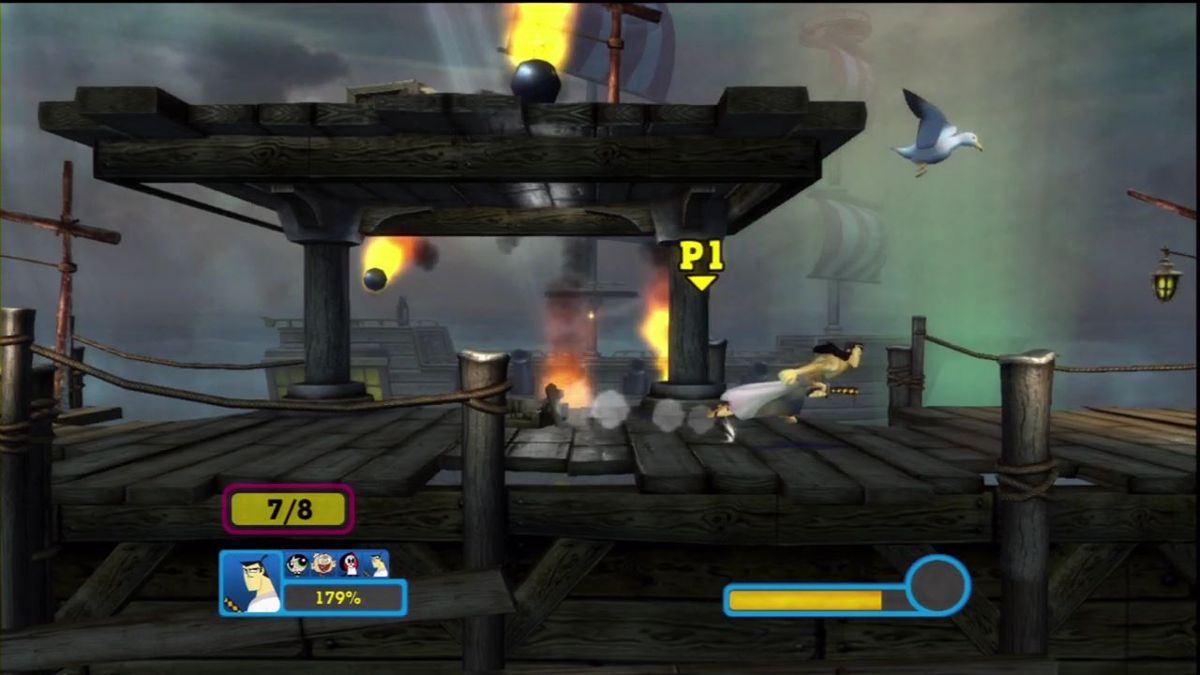Image resolution: width=1200 pixels, height=675 pixels.
Task: Activate the empty round special-meter orb
Action: tap(937, 584)
